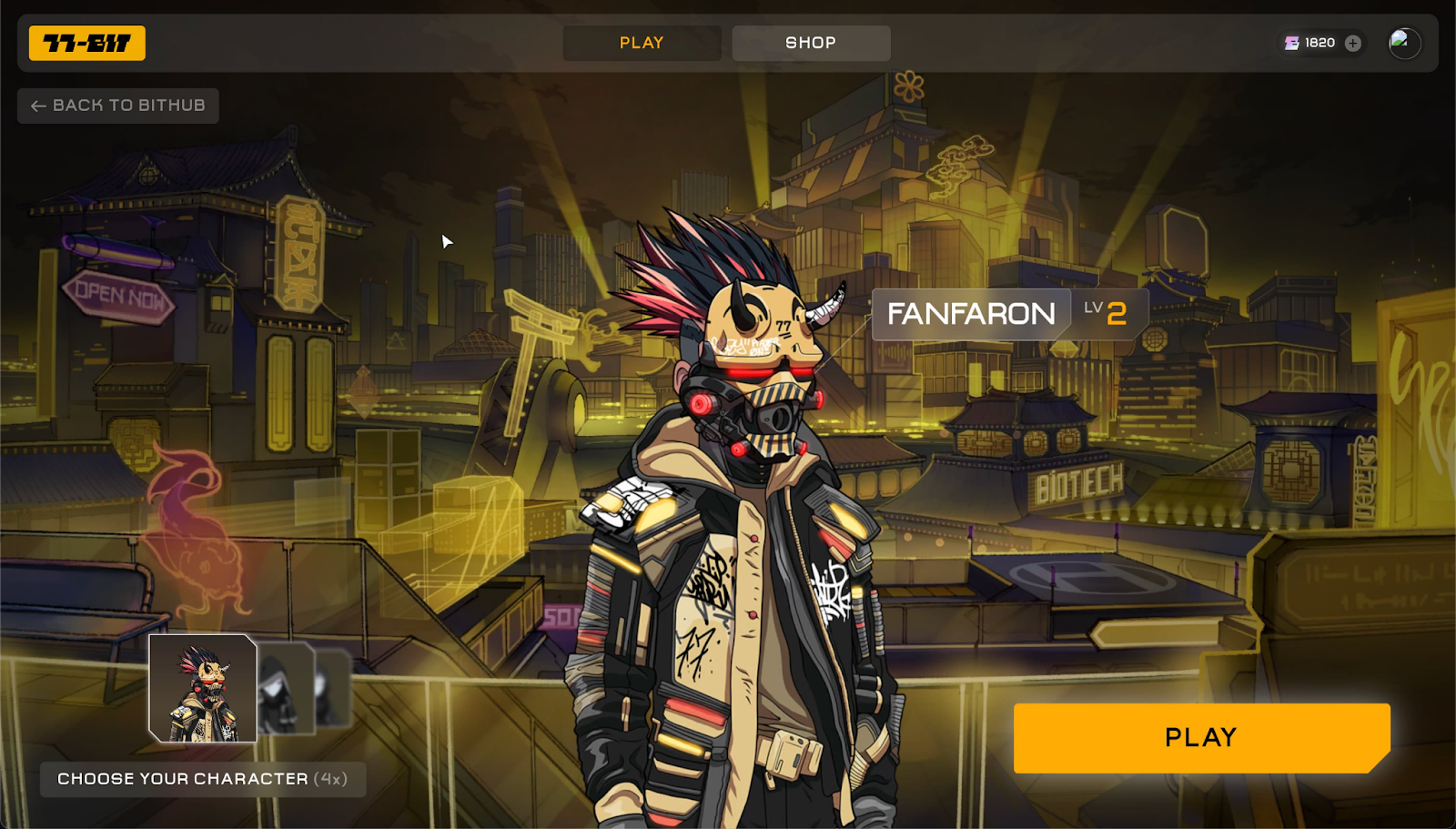Viewport: 1456px width, 829px height.
Task: Switch to the SHOP tab
Action: (811, 43)
